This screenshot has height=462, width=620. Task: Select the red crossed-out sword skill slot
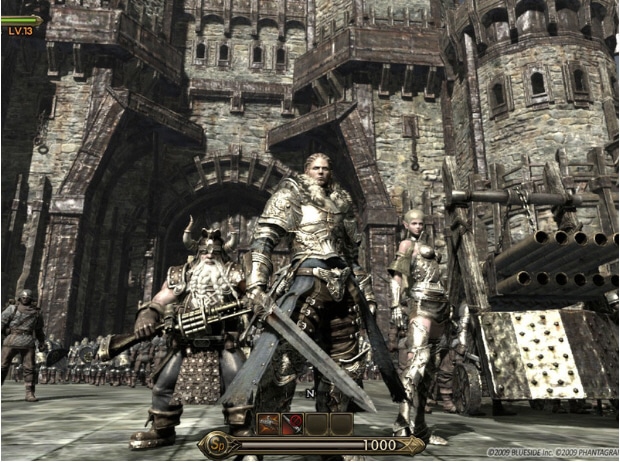(293, 424)
